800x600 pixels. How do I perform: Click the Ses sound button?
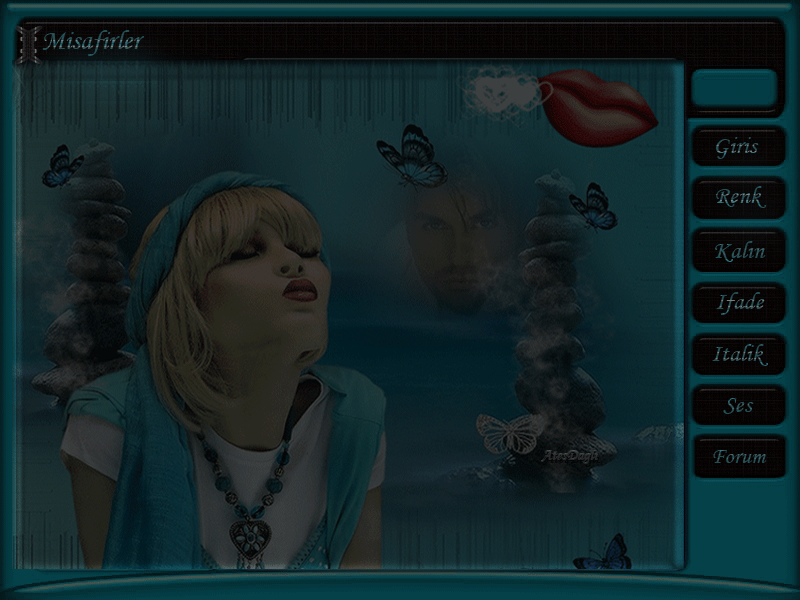tap(738, 406)
